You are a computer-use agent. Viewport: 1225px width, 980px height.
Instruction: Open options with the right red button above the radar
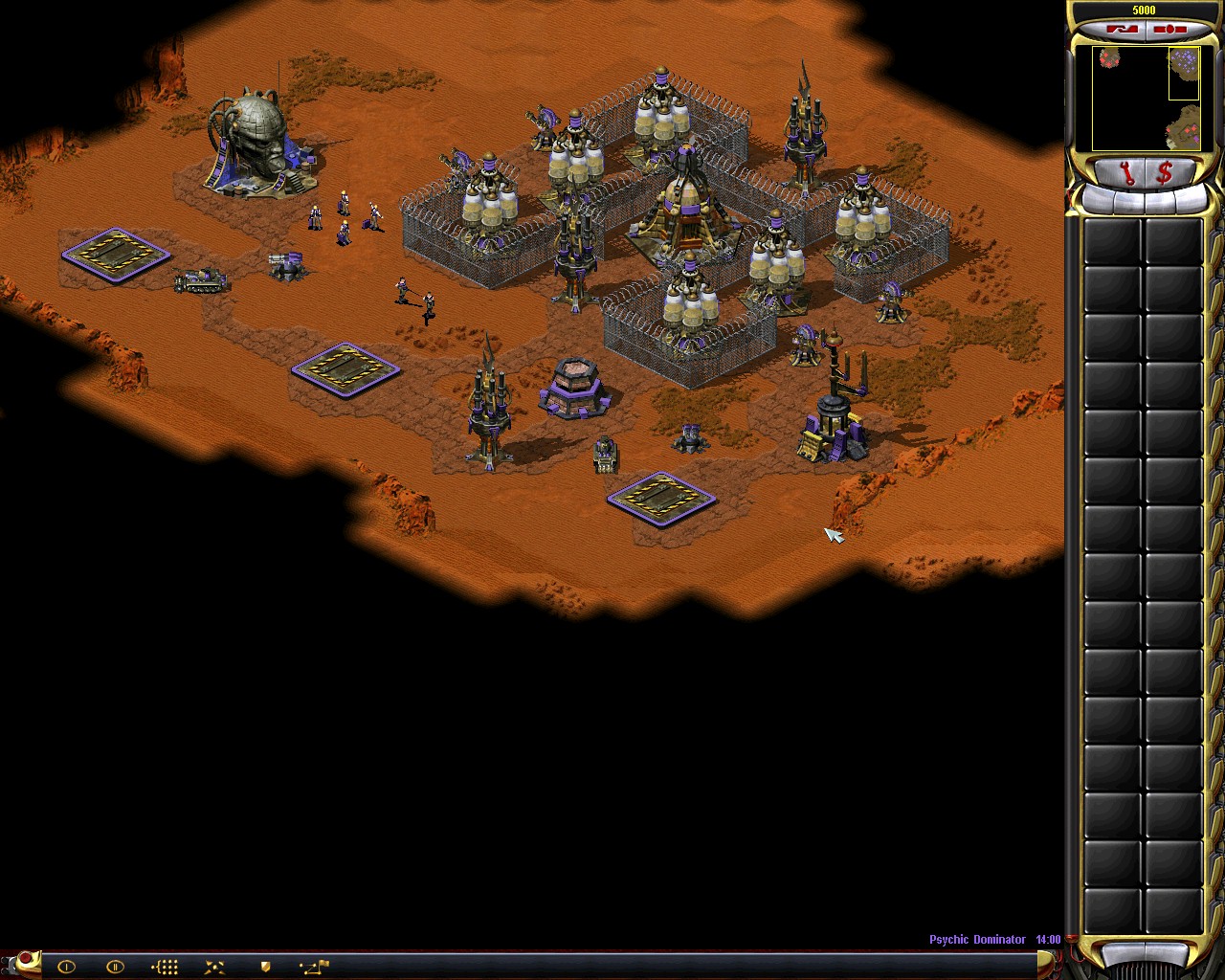coord(1170,29)
